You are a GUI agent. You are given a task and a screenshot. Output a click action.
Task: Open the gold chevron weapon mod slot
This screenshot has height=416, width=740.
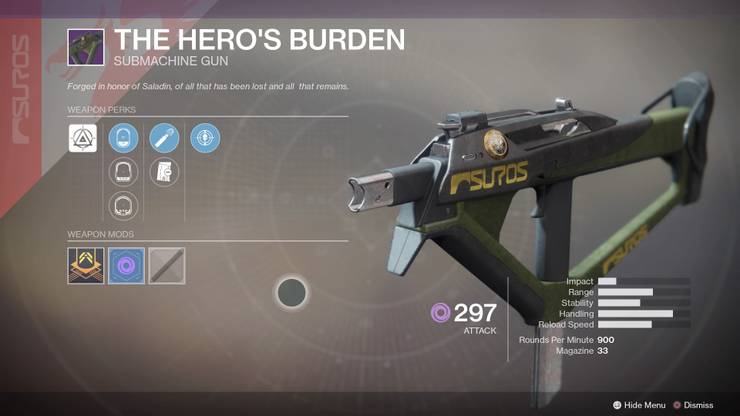pos(85,266)
